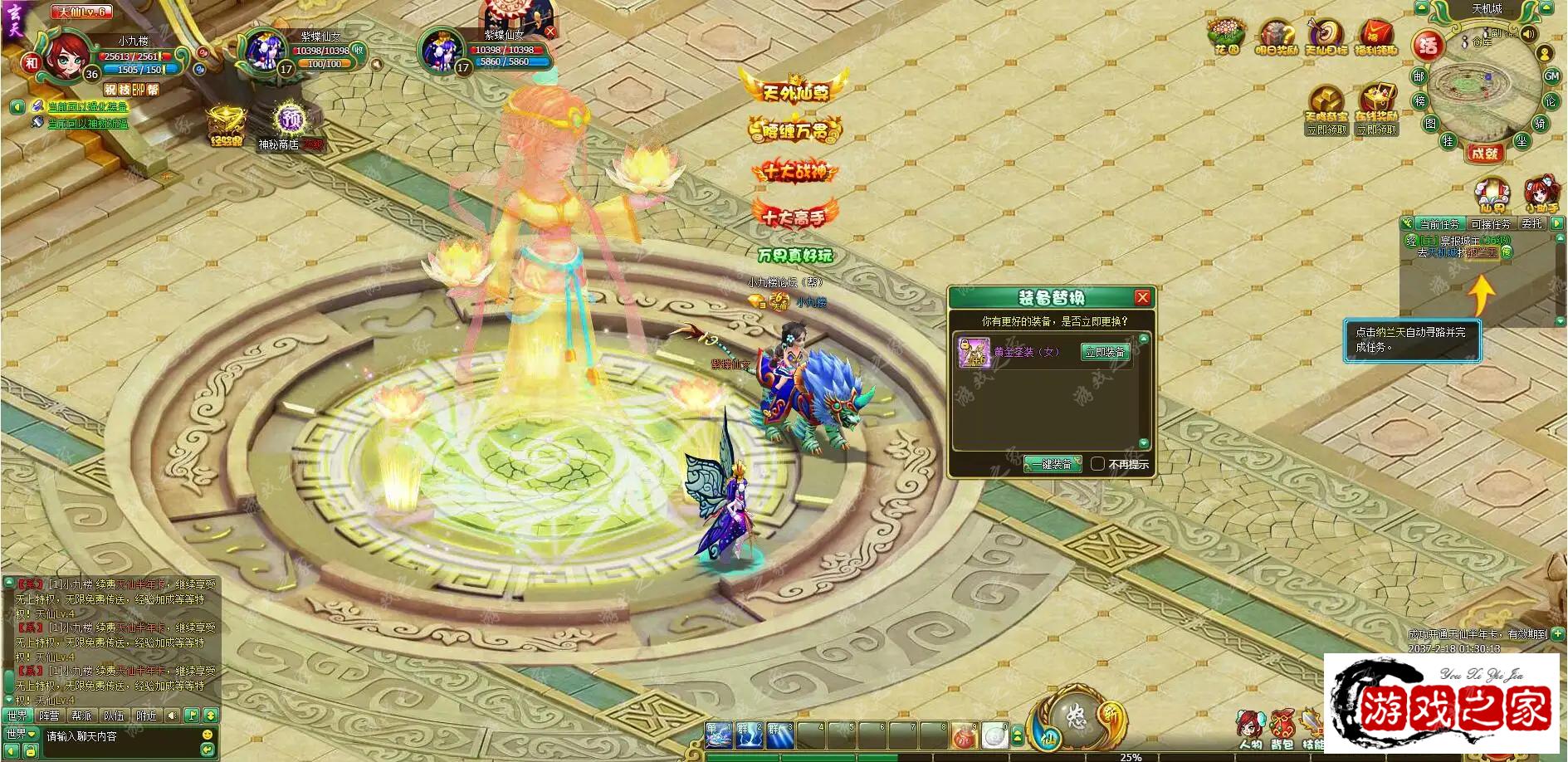The width and height of the screenshot is (1568, 762).
Task: Click the 一键装备 button
Action: pyautogui.click(x=1053, y=464)
